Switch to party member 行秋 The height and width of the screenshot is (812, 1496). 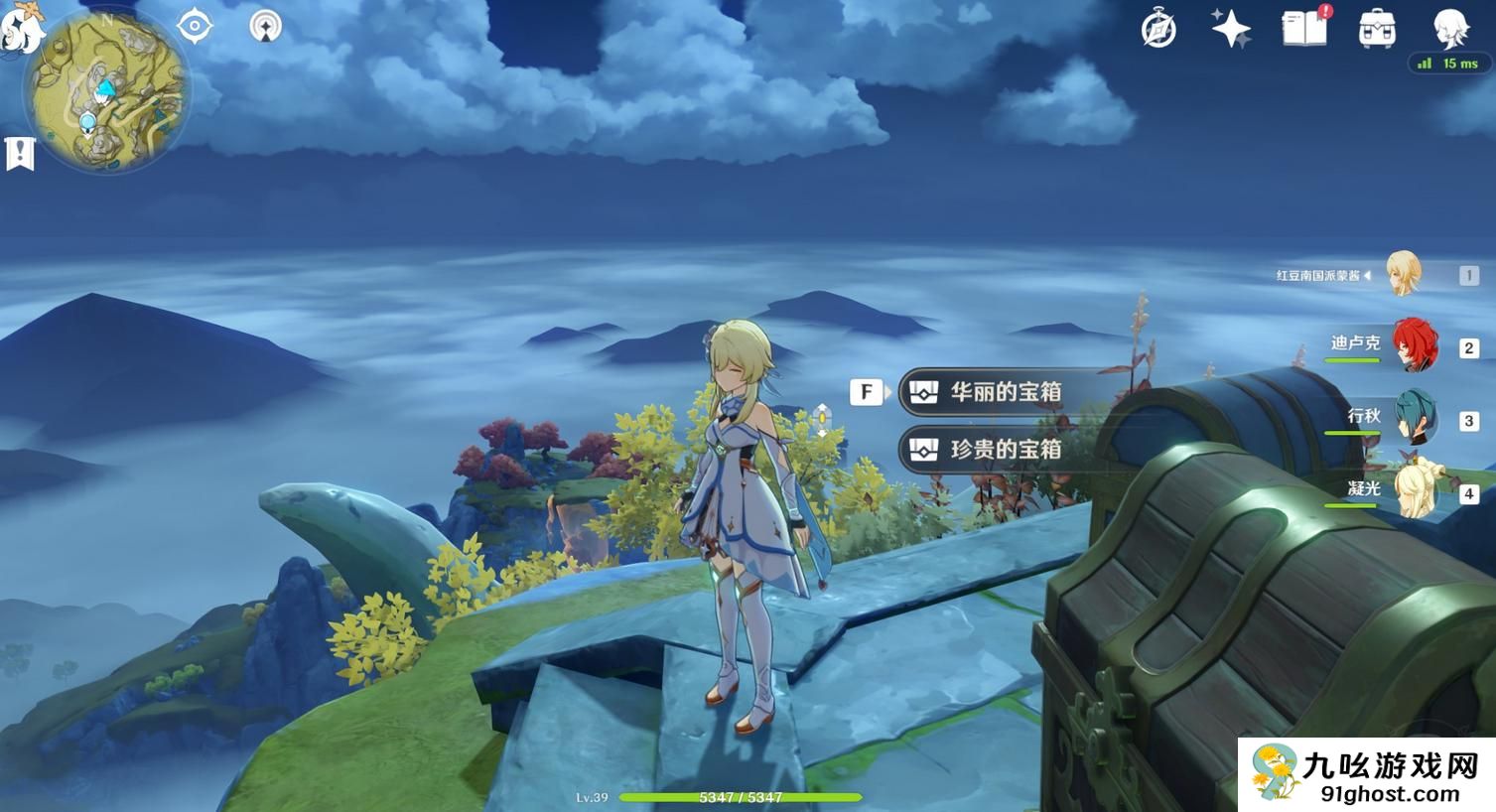click(1415, 419)
